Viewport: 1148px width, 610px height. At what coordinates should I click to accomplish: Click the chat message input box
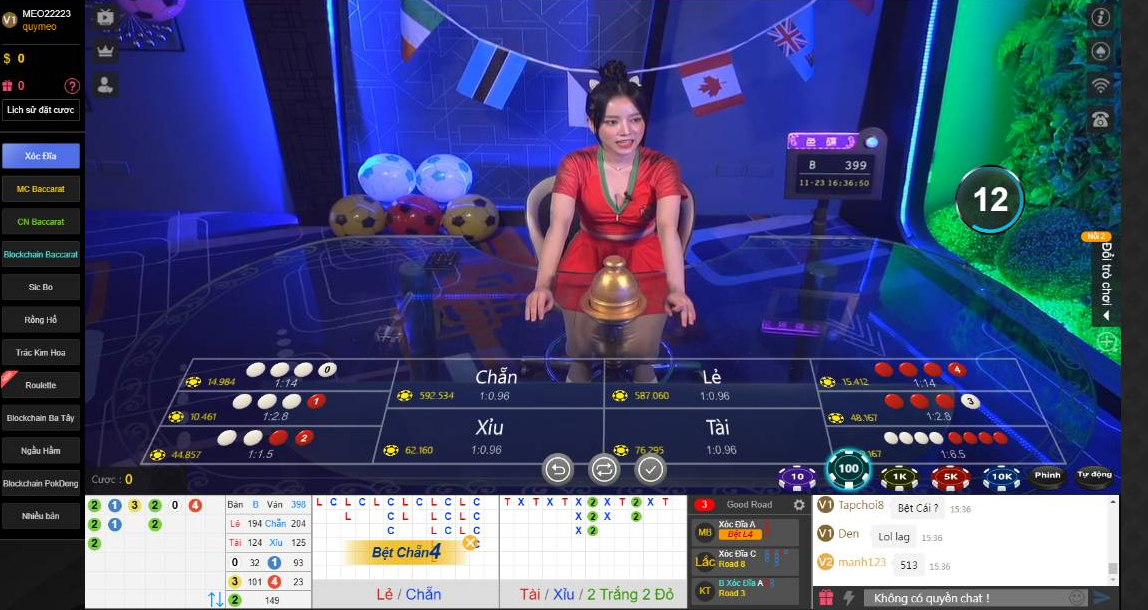click(x=965, y=598)
